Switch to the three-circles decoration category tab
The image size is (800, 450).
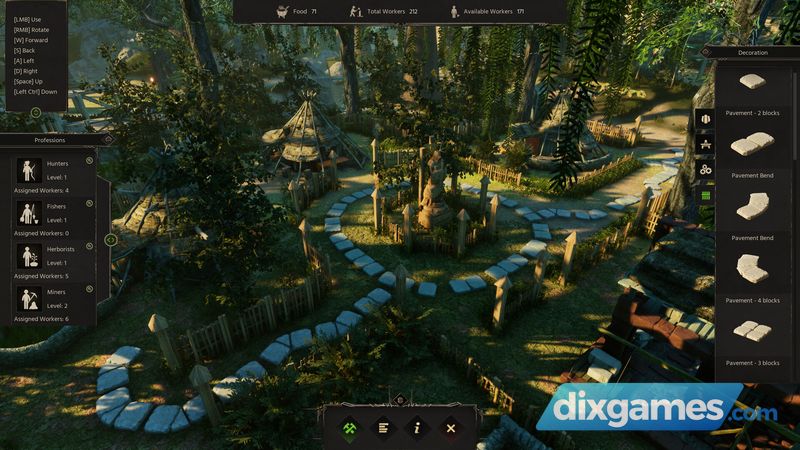pyautogui.click(x=705, y=170)
